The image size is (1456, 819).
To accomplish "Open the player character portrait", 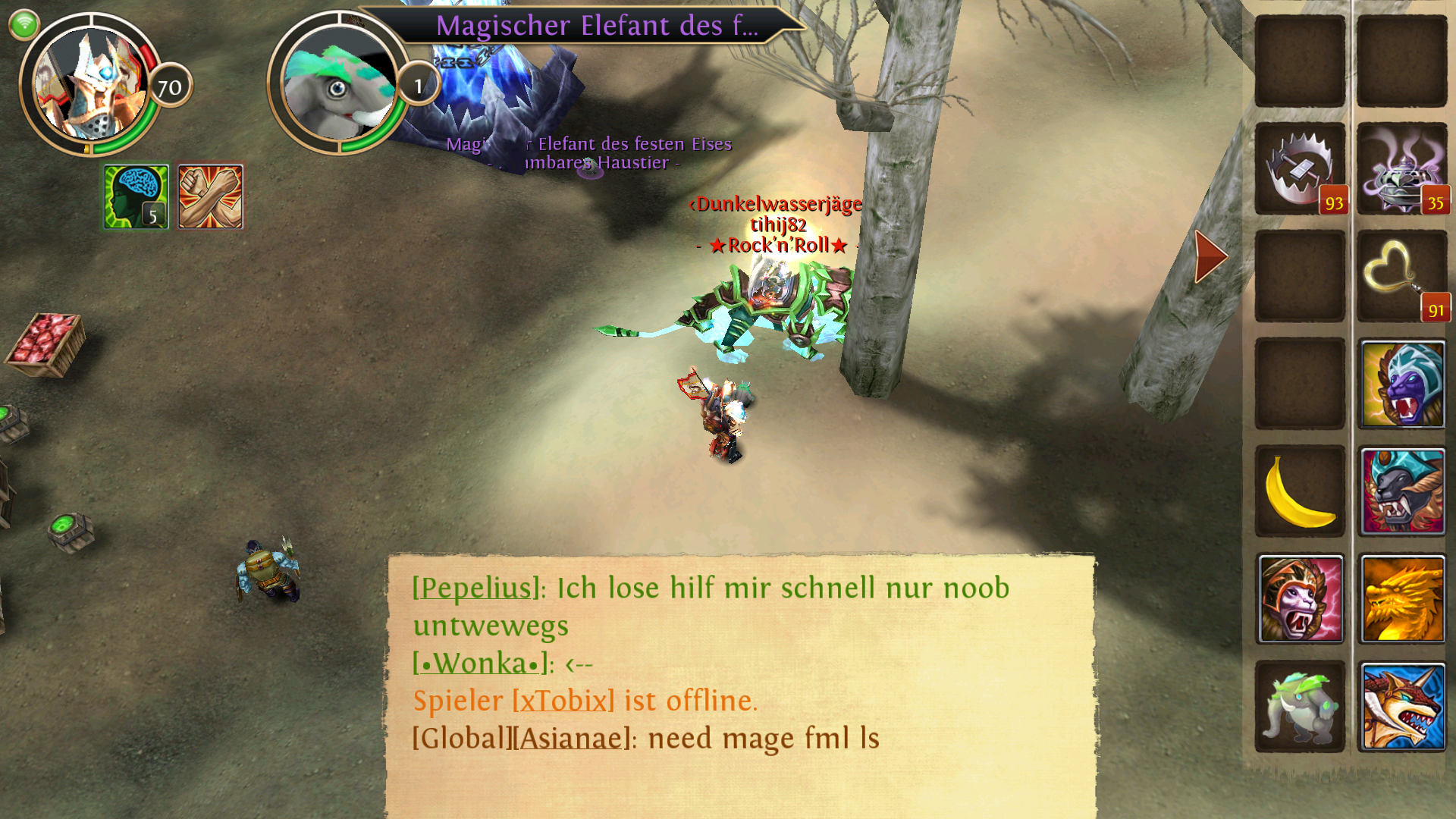I will (x=91, y=85).
